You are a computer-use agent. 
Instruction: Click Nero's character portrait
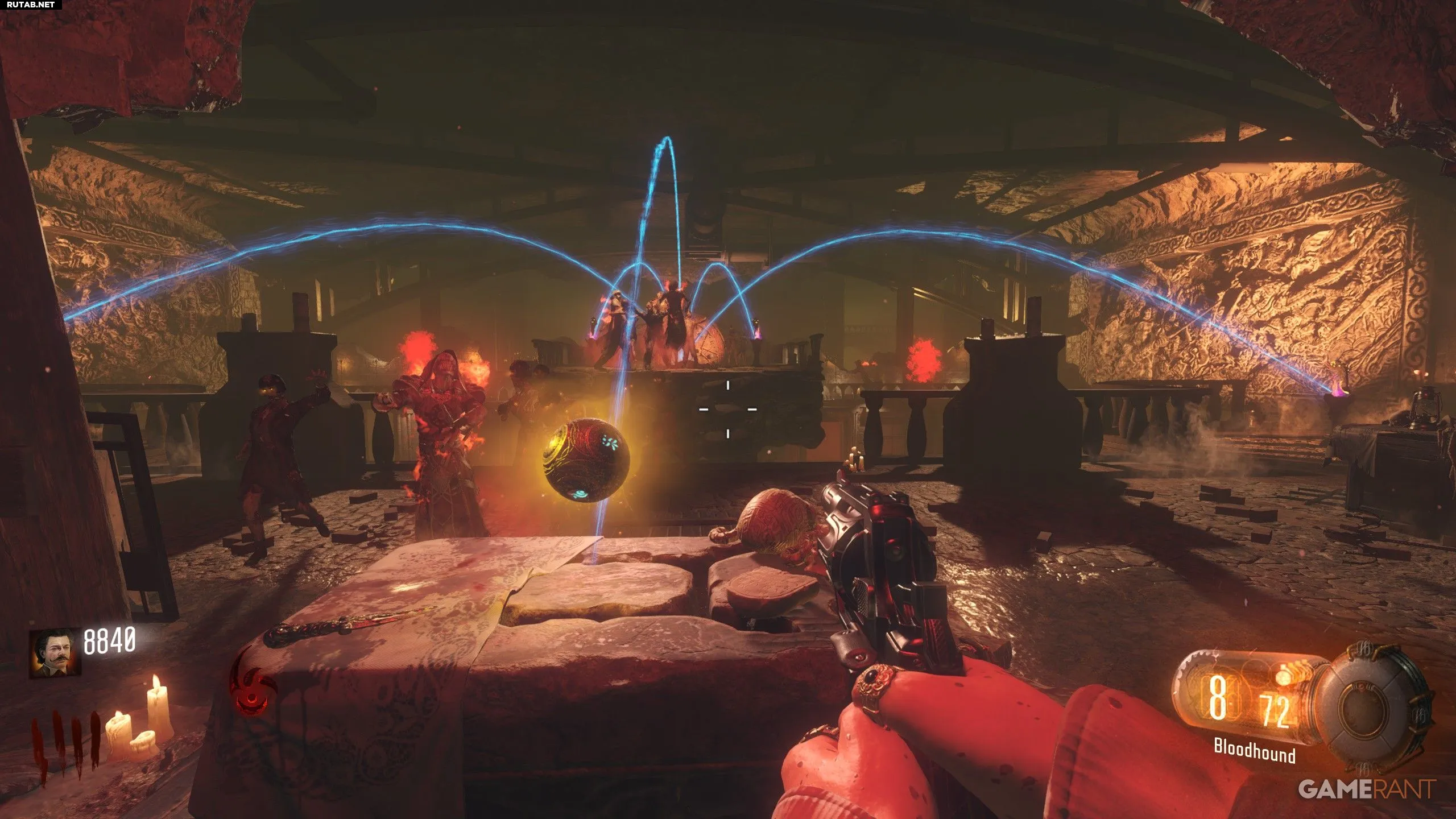point(55,652)
